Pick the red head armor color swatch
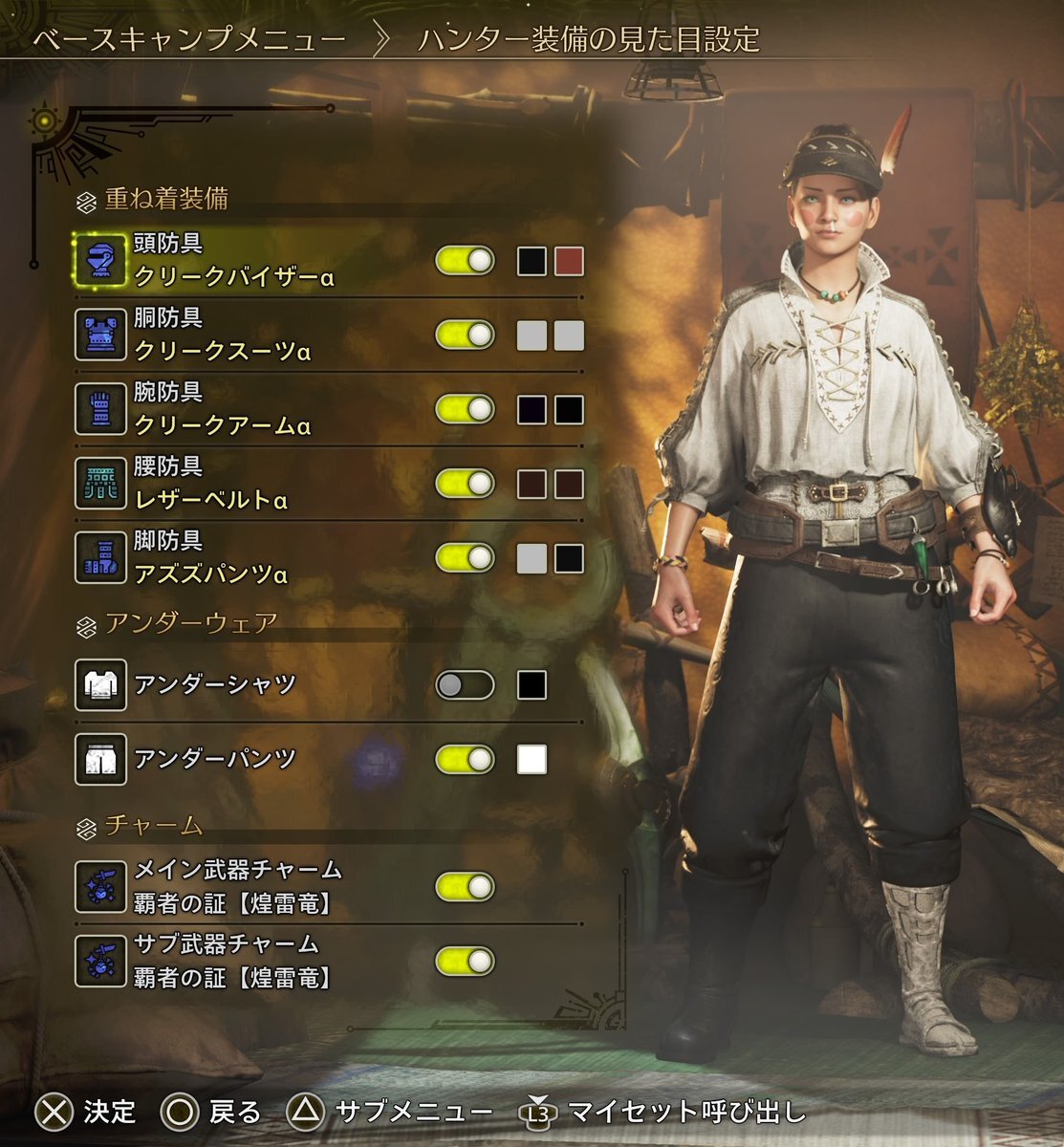Viewport: 1064px width, 1147px height. coord(569,261)
